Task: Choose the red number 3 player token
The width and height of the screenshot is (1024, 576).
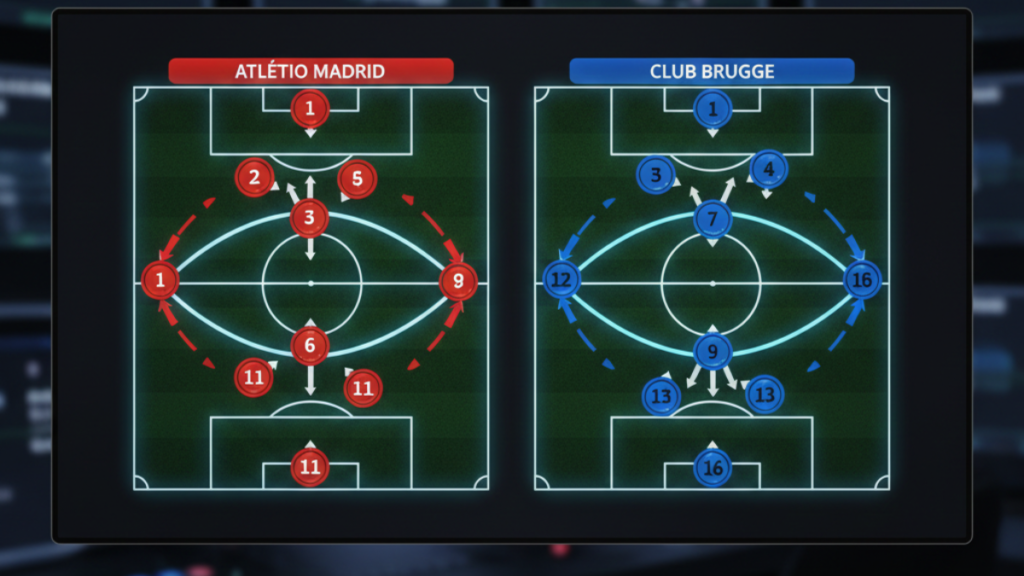Action: point(310,217)
